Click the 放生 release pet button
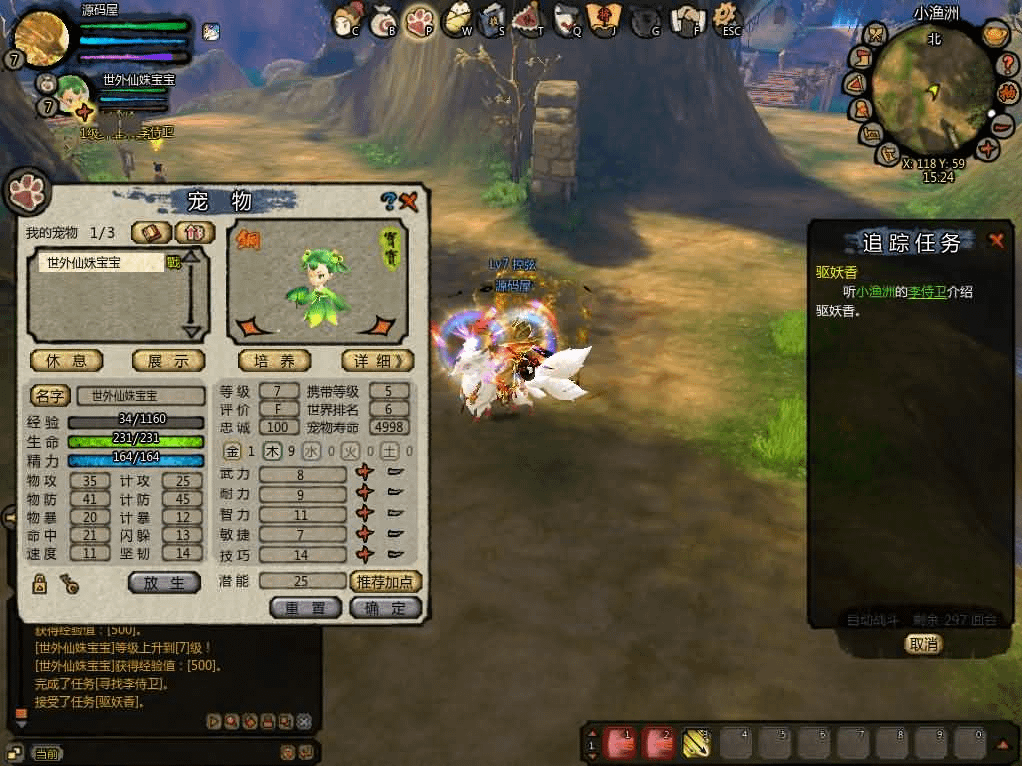This screenshot has width=1022, height=766. [x=164, y=582]
